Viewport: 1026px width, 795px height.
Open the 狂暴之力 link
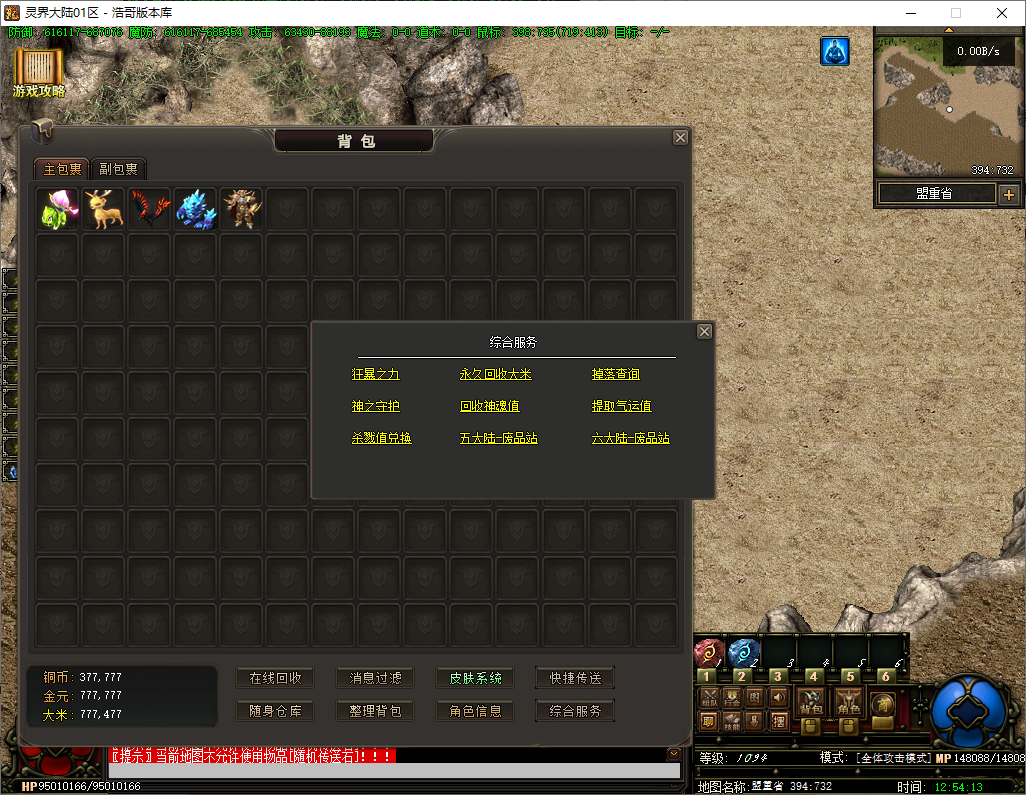(x=375, y=374)
